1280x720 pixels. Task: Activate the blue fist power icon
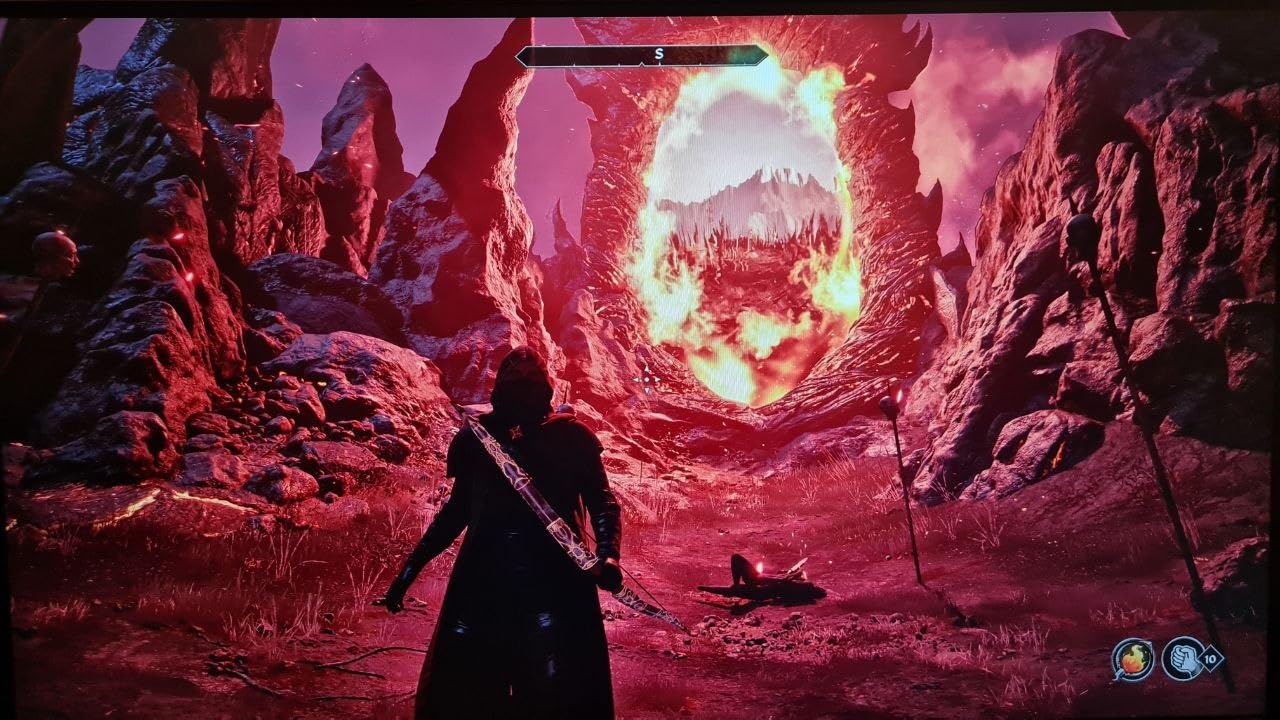1181,658
